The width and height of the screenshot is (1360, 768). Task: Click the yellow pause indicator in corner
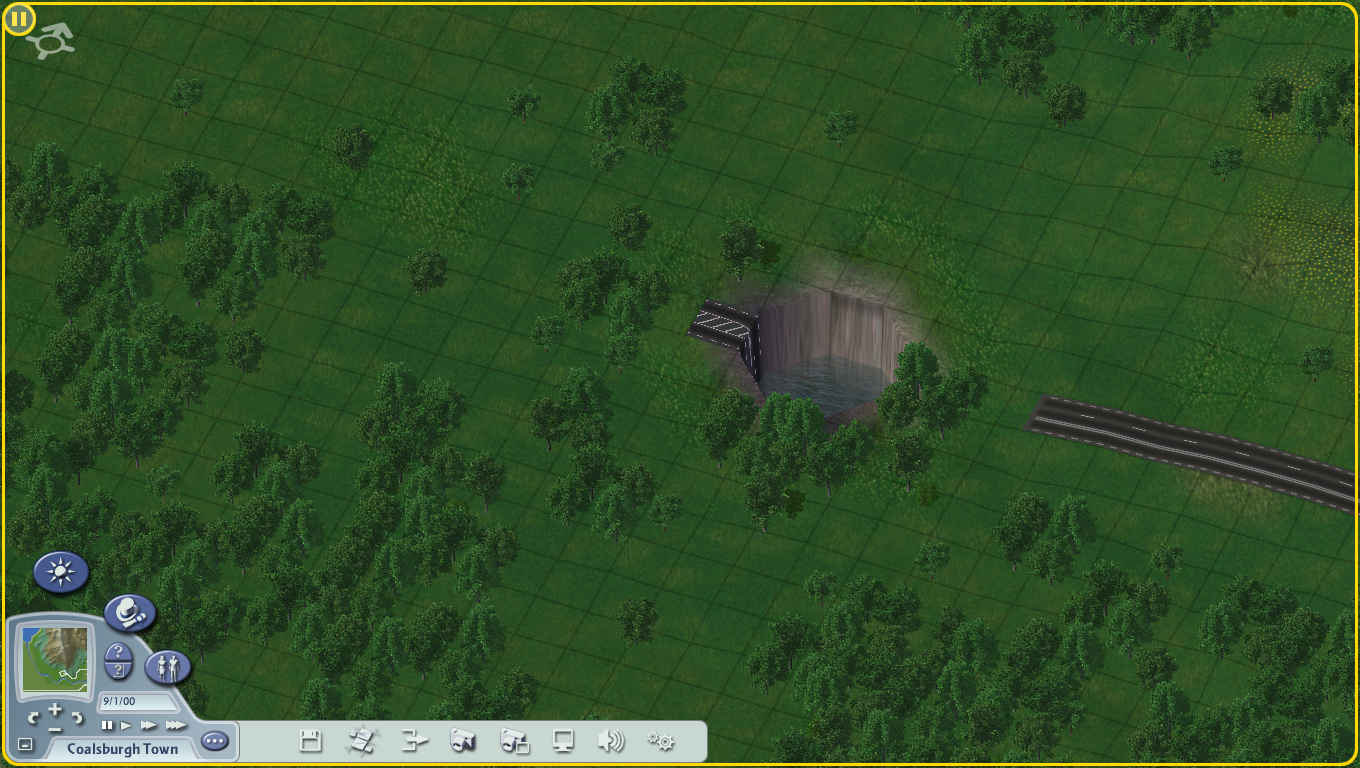point(19,18)
